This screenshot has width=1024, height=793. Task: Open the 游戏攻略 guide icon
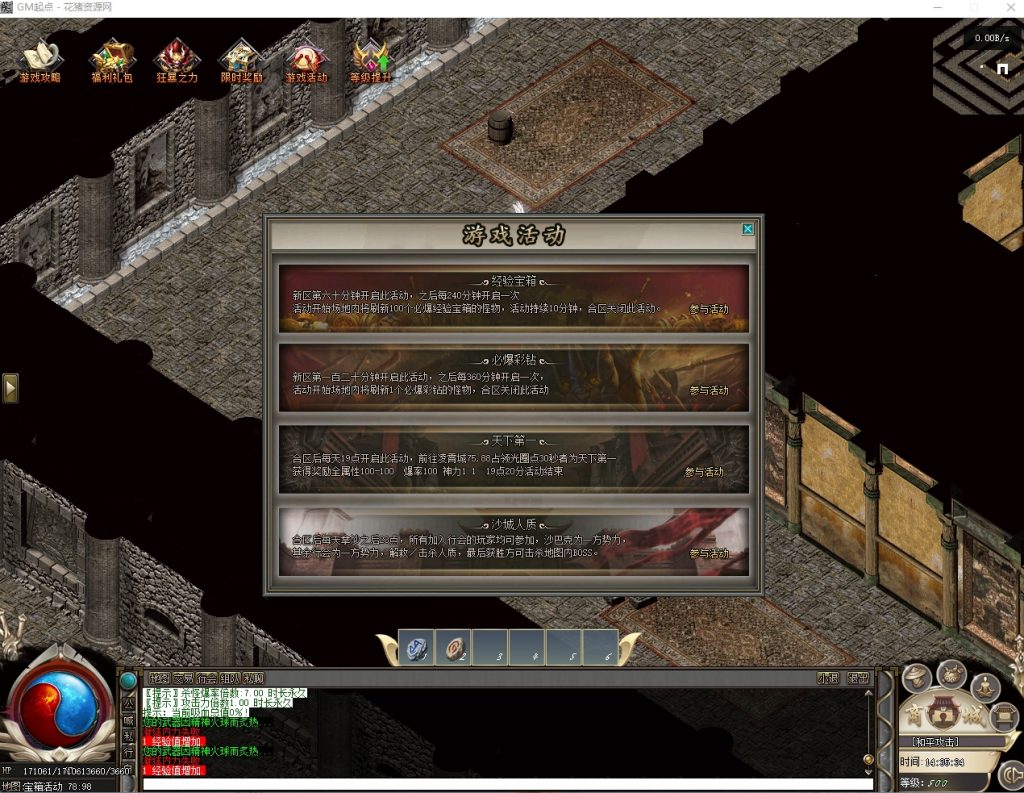click(x=39, y=60)
